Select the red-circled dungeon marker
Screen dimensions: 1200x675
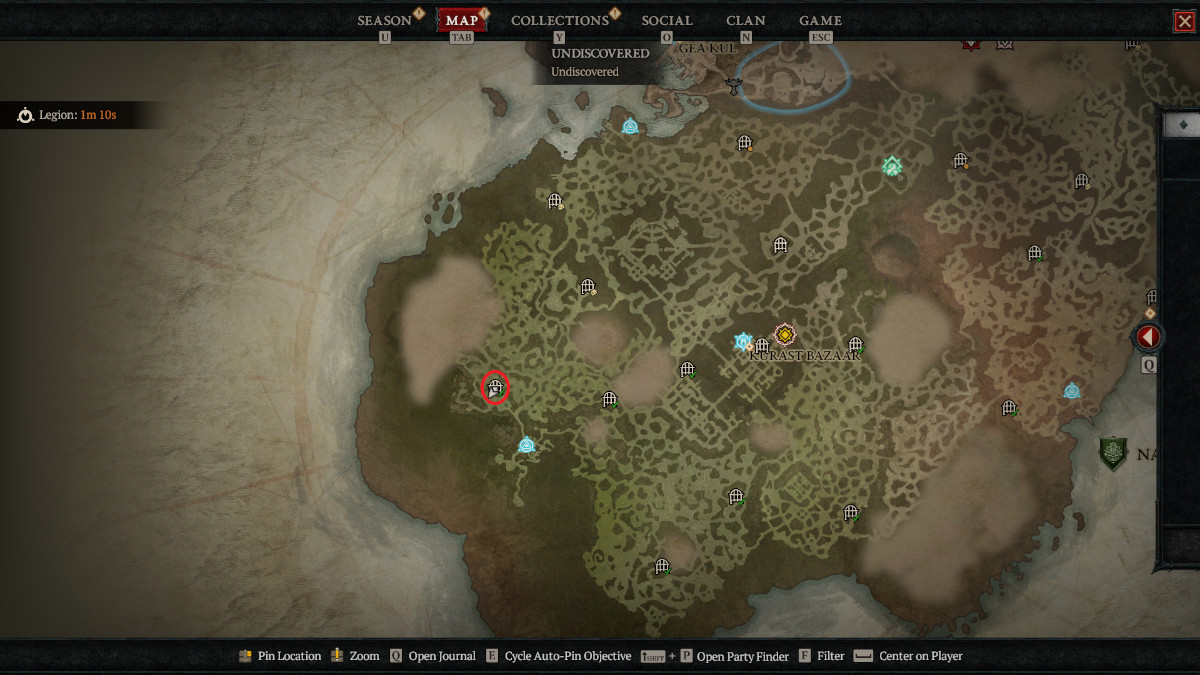[495, 387]
